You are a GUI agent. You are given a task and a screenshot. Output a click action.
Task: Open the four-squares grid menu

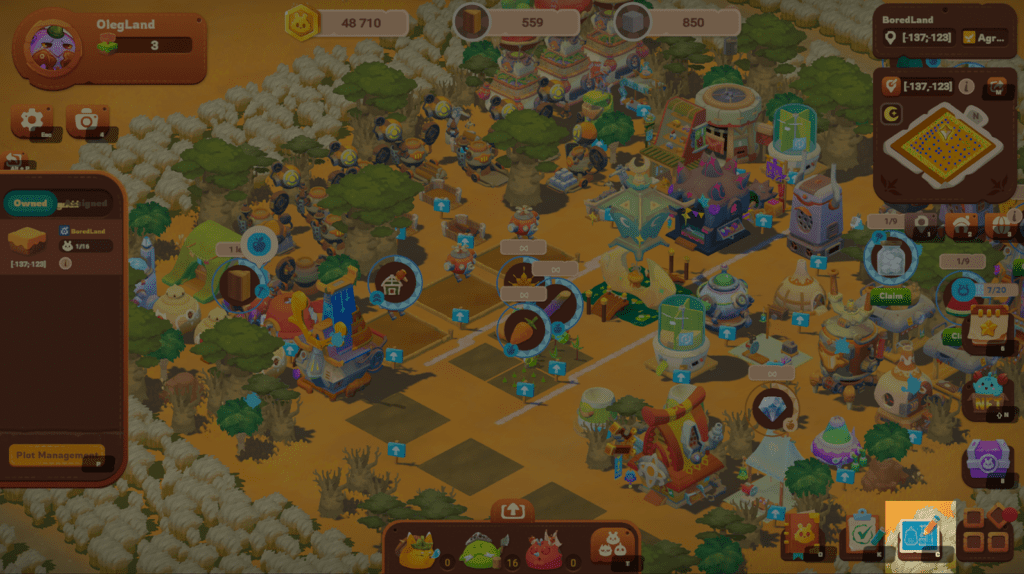[x=984, y=536]
